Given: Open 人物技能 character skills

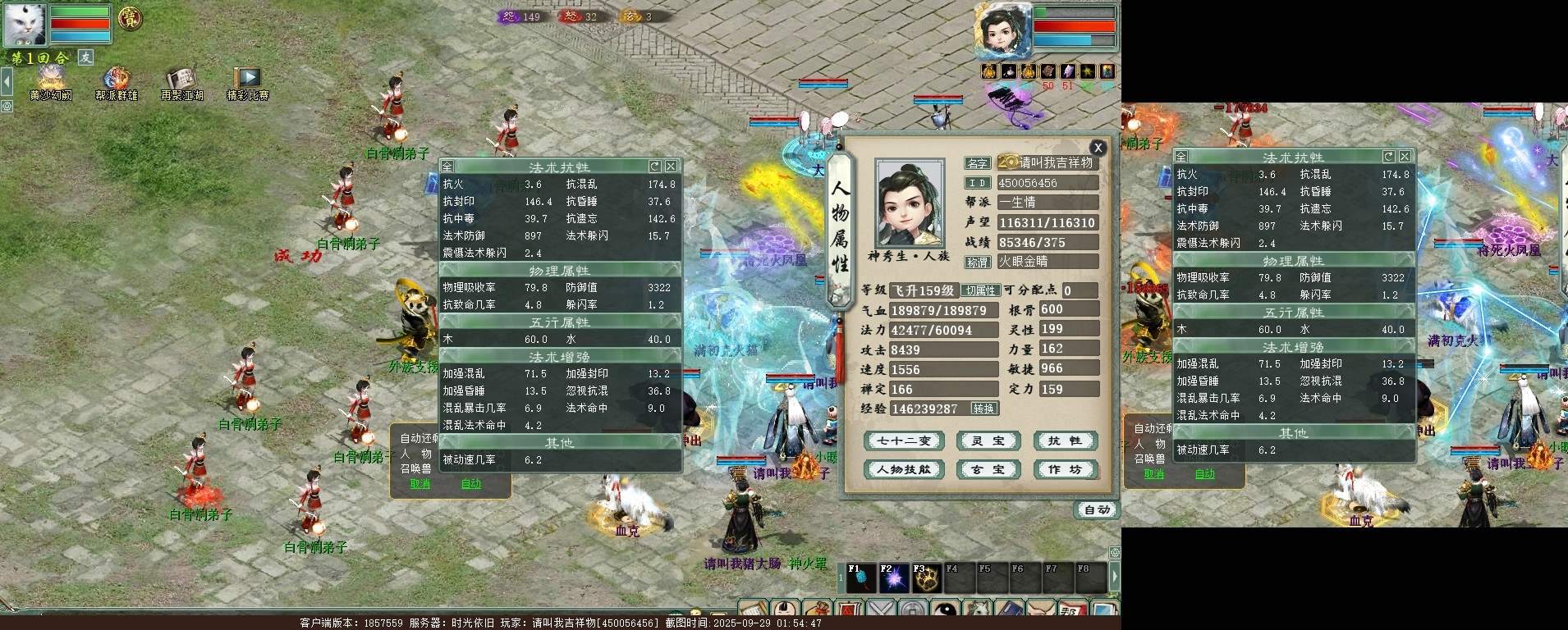Looking at the screenshot, I should [x=904, y=470].
